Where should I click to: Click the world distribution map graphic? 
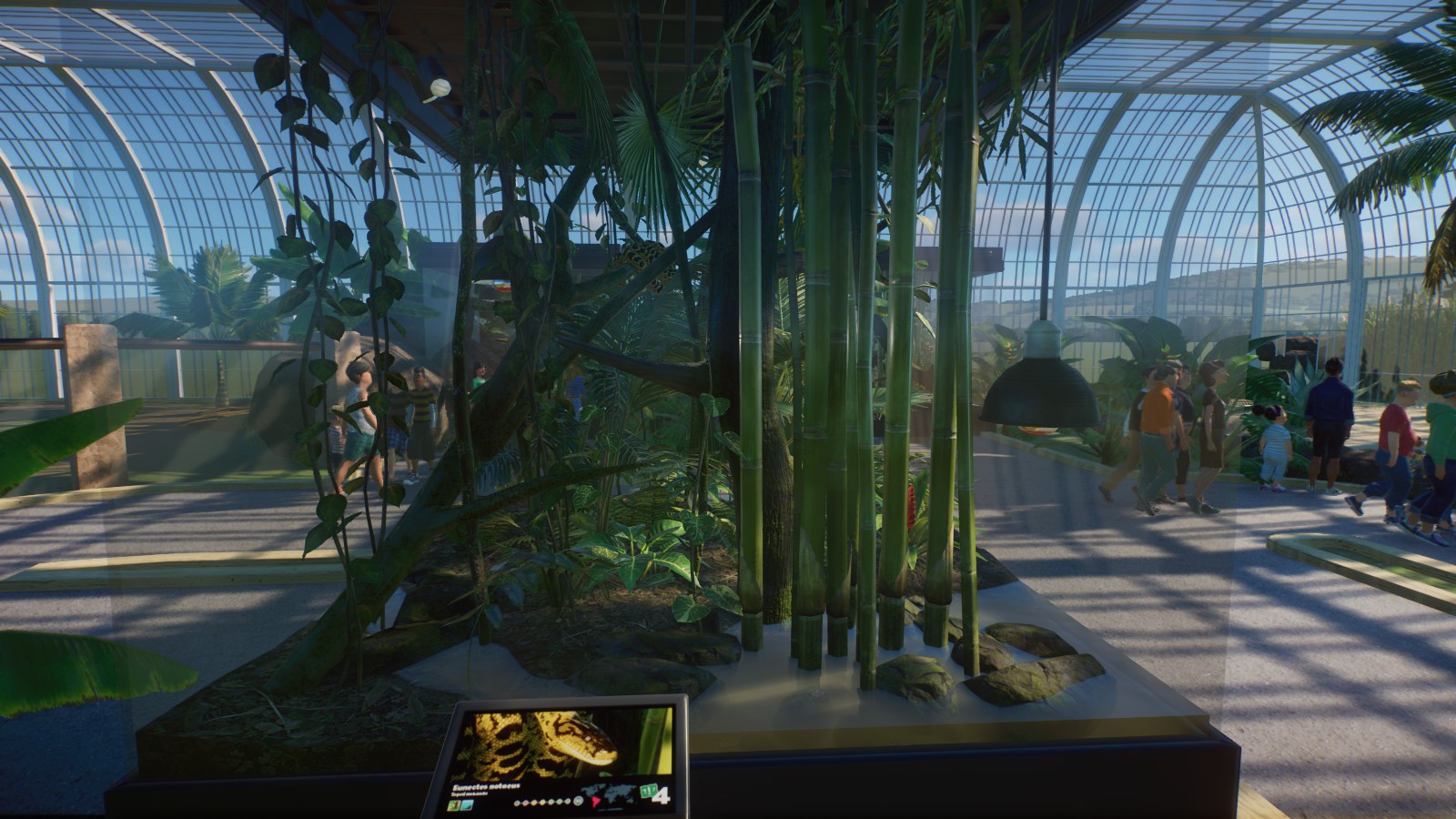tap(617, 794)
